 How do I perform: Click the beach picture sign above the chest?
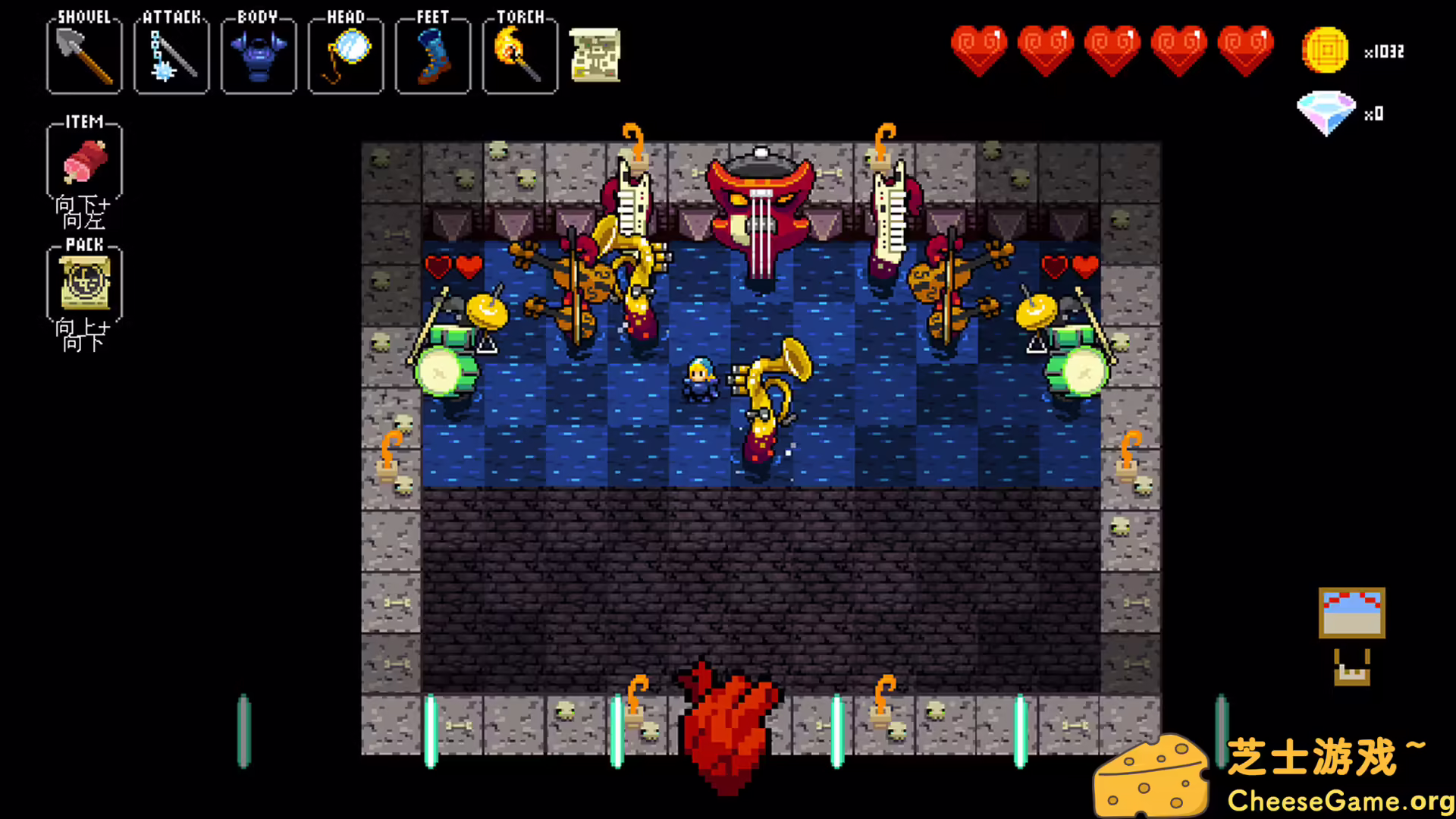1351,614
